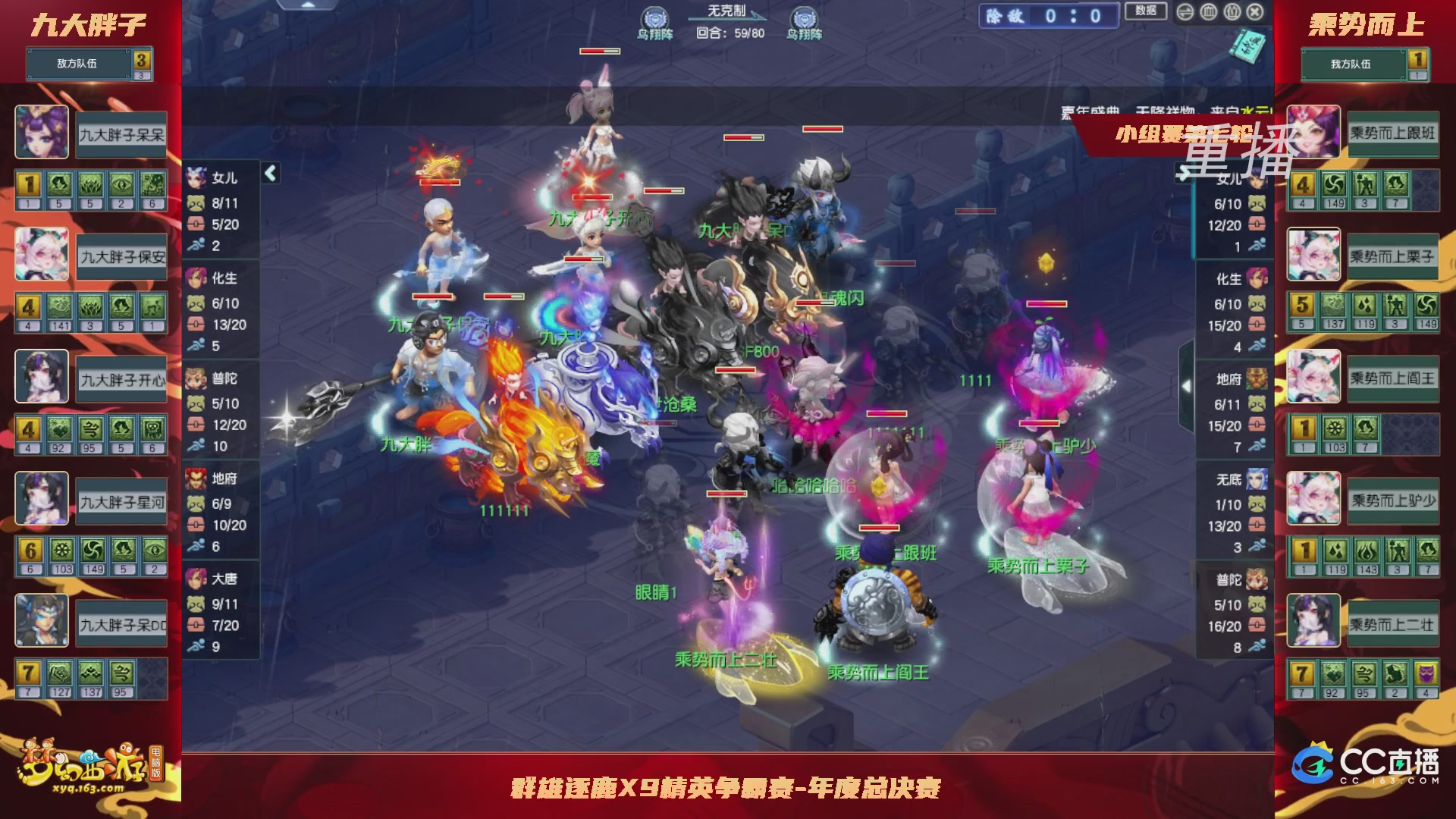1456x819 pixels.
Task: Select the 女儿 unit entry in the left list
Action: click(x=224, y=180)
